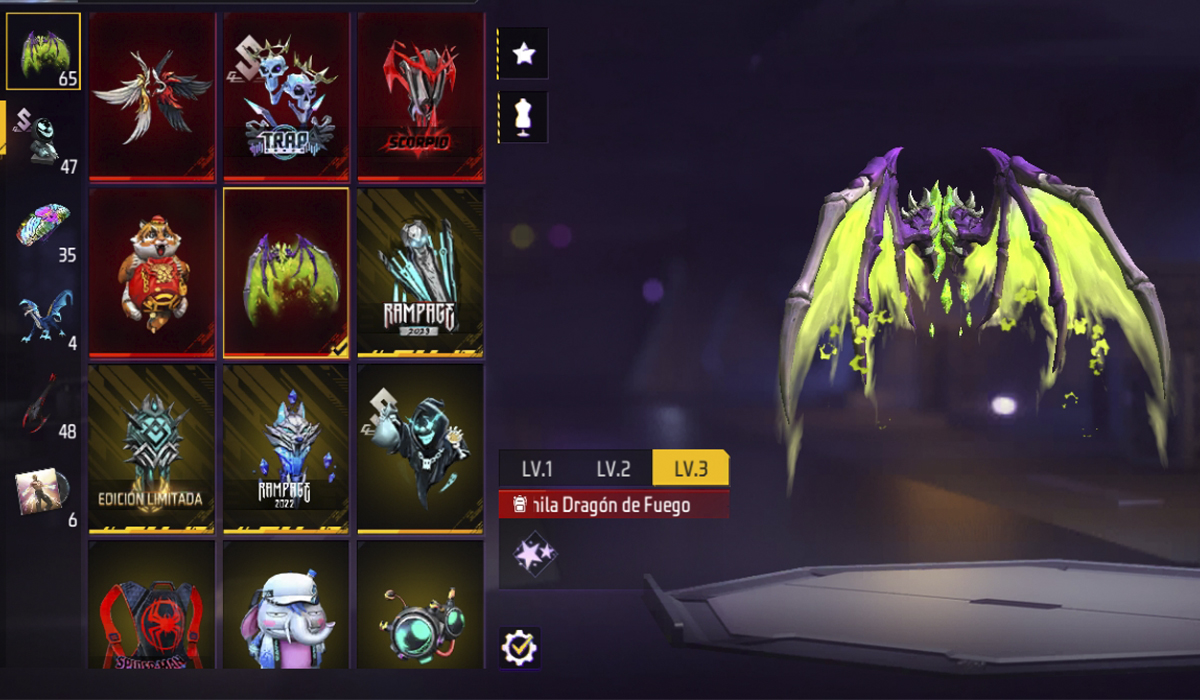1200x700 pixels.
Task: Switch to the surfboard category with 35 items
Action: [x=43, y=228]
